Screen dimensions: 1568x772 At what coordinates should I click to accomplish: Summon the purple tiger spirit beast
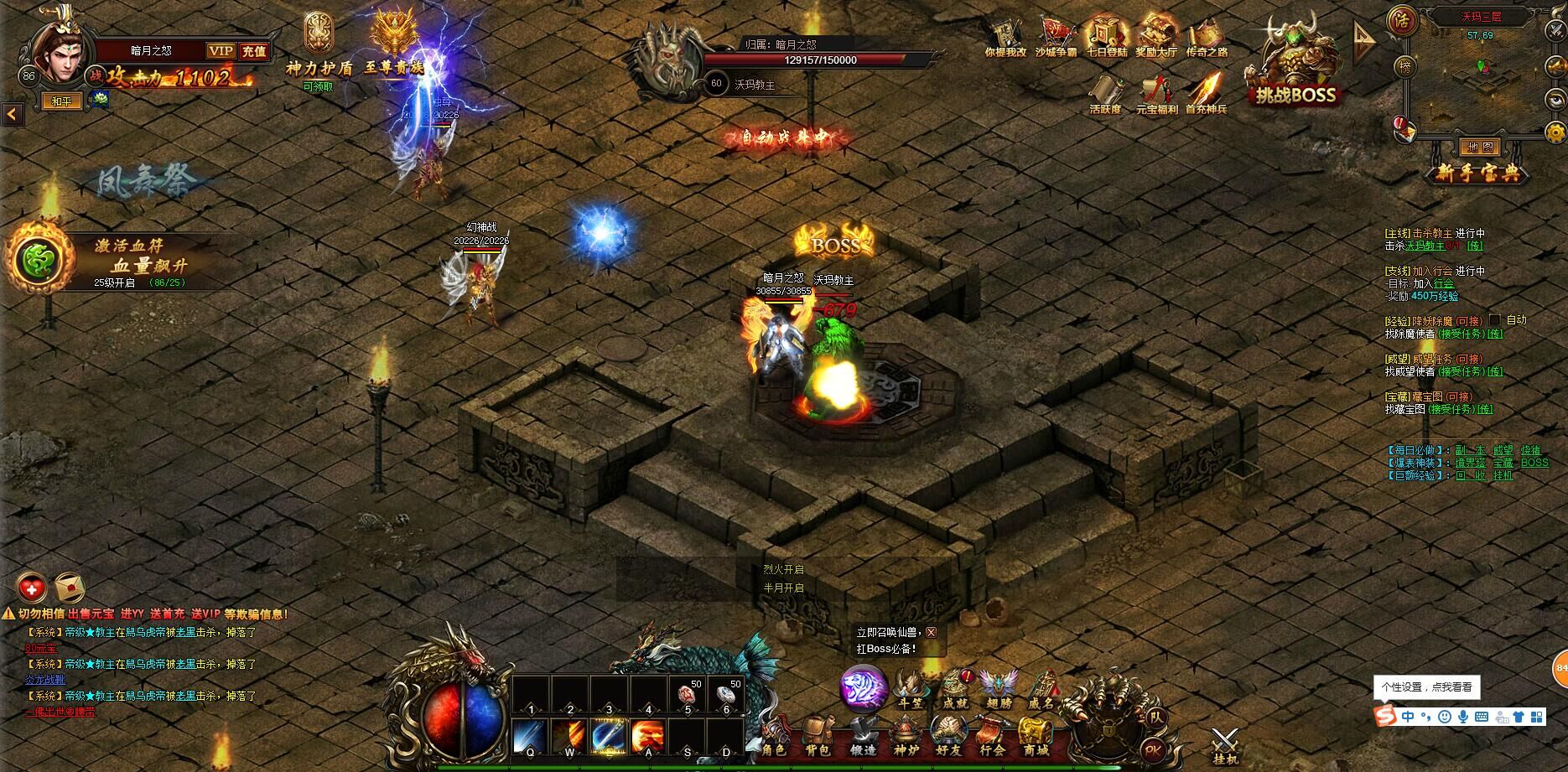tap(863, 688)
